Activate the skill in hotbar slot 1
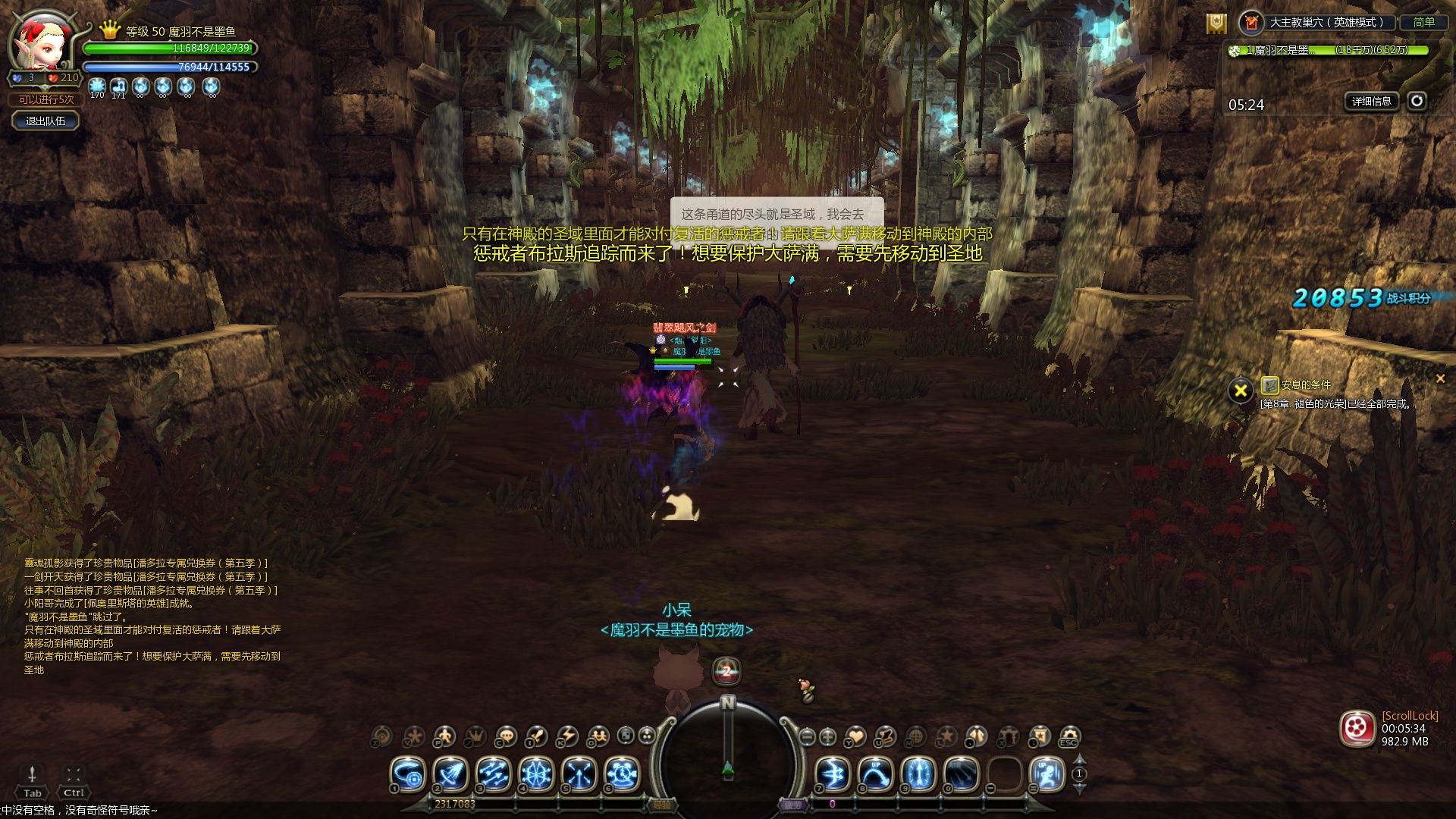 [408, 774]
